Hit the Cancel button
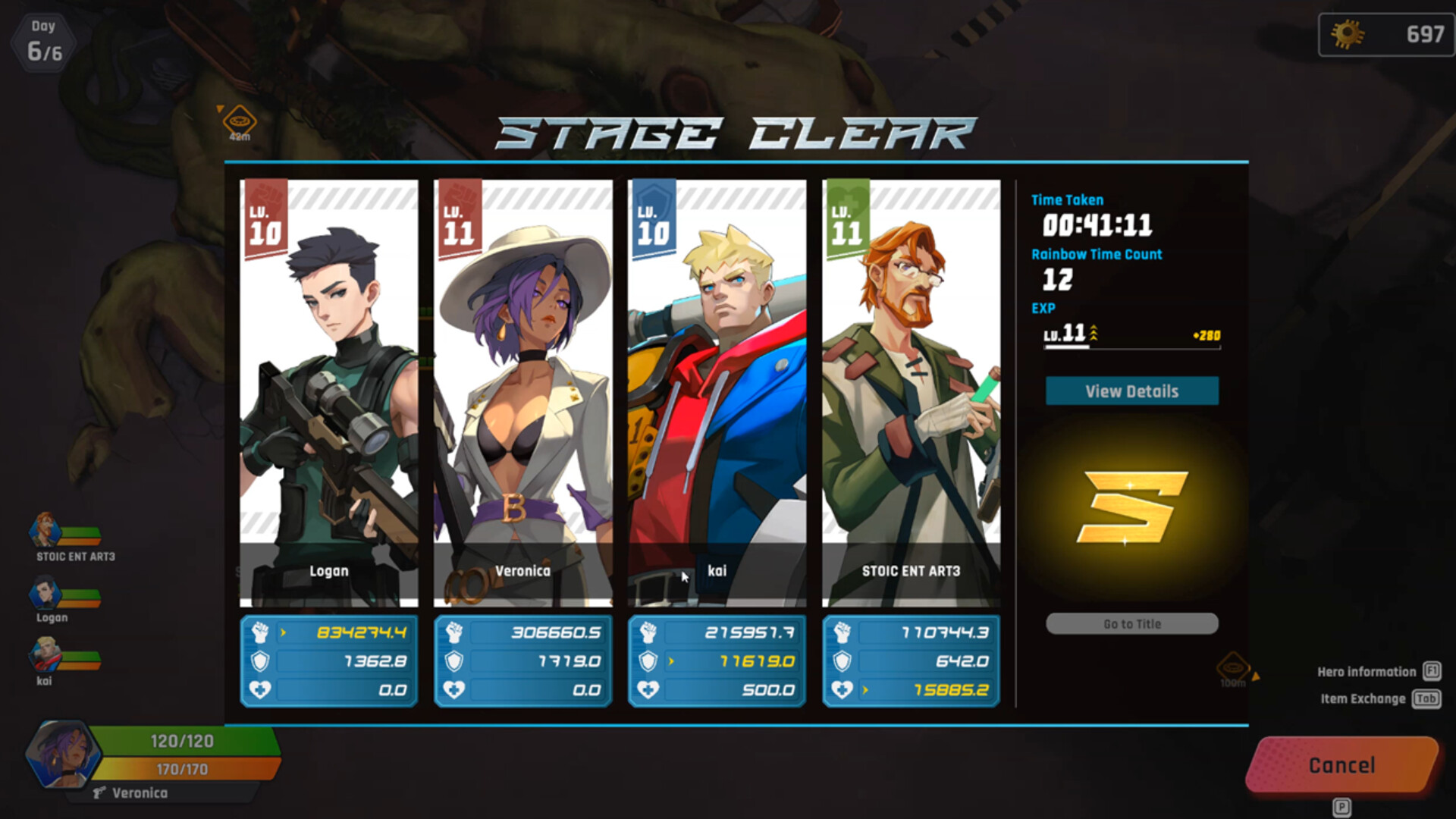 coord(1341,765)
